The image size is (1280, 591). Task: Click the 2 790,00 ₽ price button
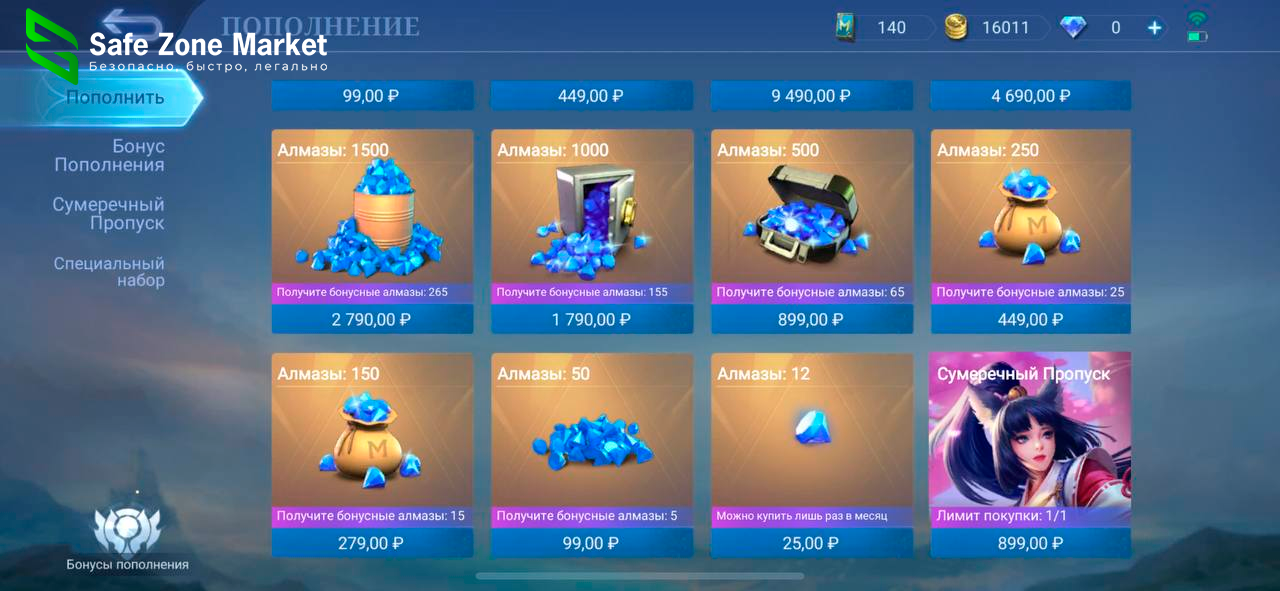click(372, 320)
